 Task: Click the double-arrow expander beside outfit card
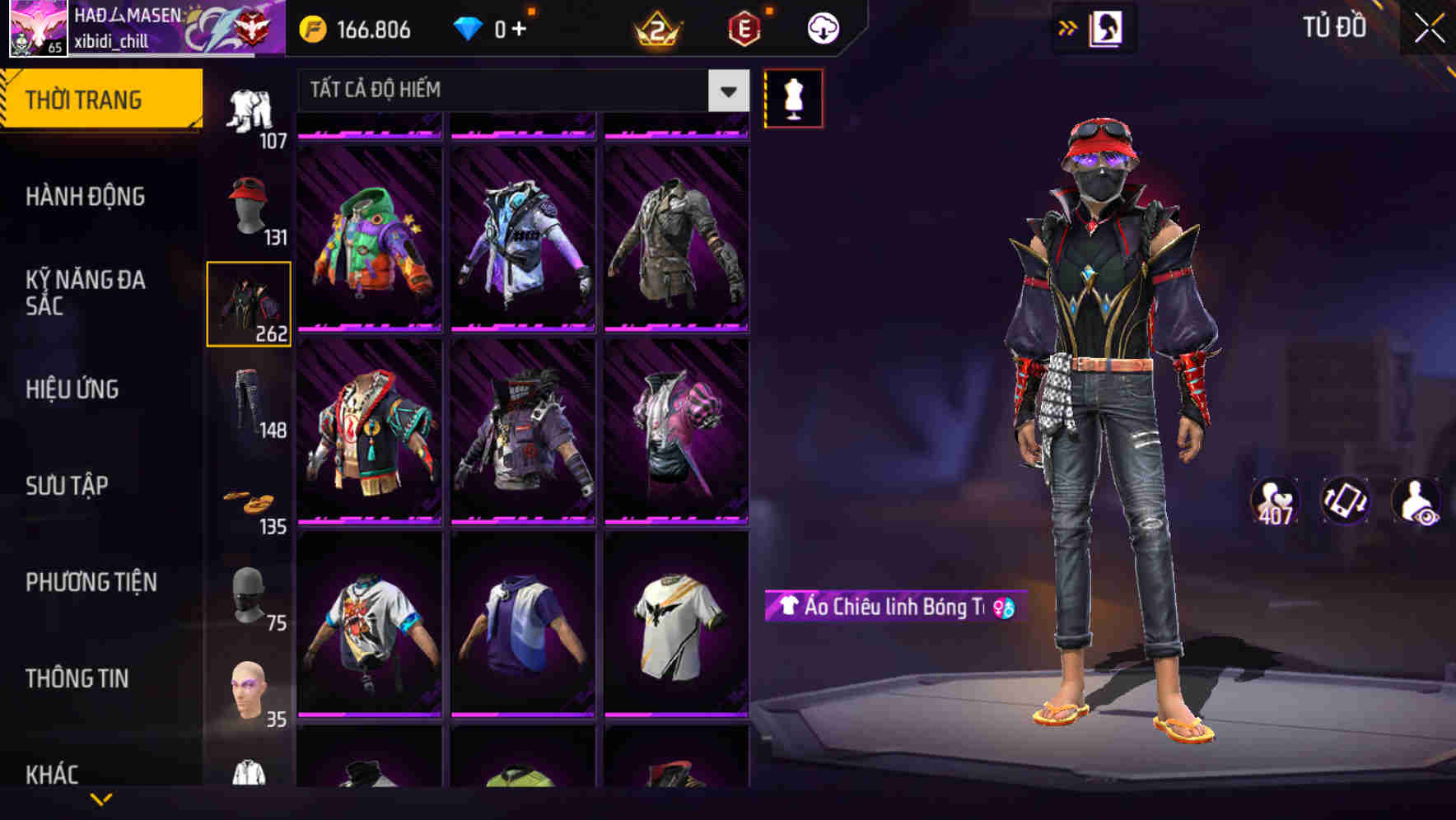1068,27
